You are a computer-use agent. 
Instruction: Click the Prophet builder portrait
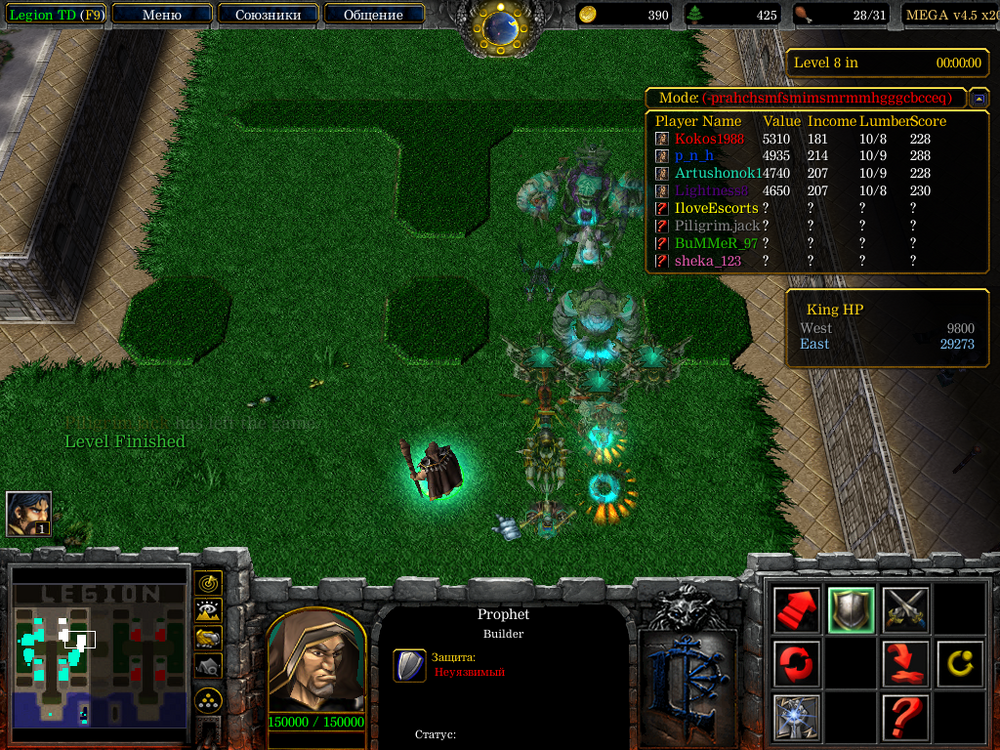[315, 659]
